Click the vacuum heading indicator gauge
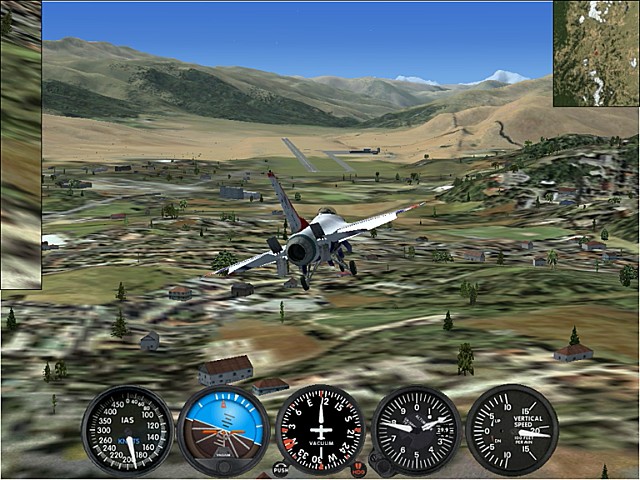640x480 pixels. [320, 430]
